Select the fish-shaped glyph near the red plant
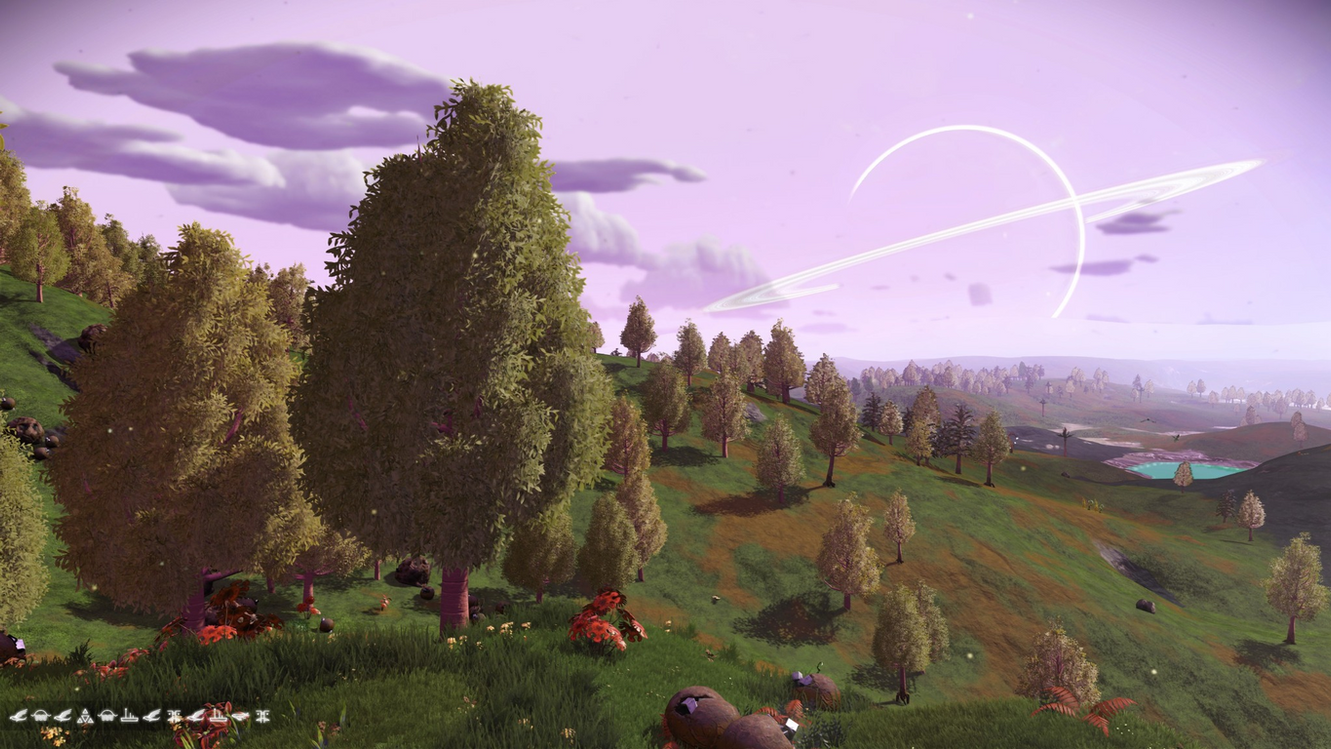The width and height of the screenshot is (1331, 749). [240, 716]
